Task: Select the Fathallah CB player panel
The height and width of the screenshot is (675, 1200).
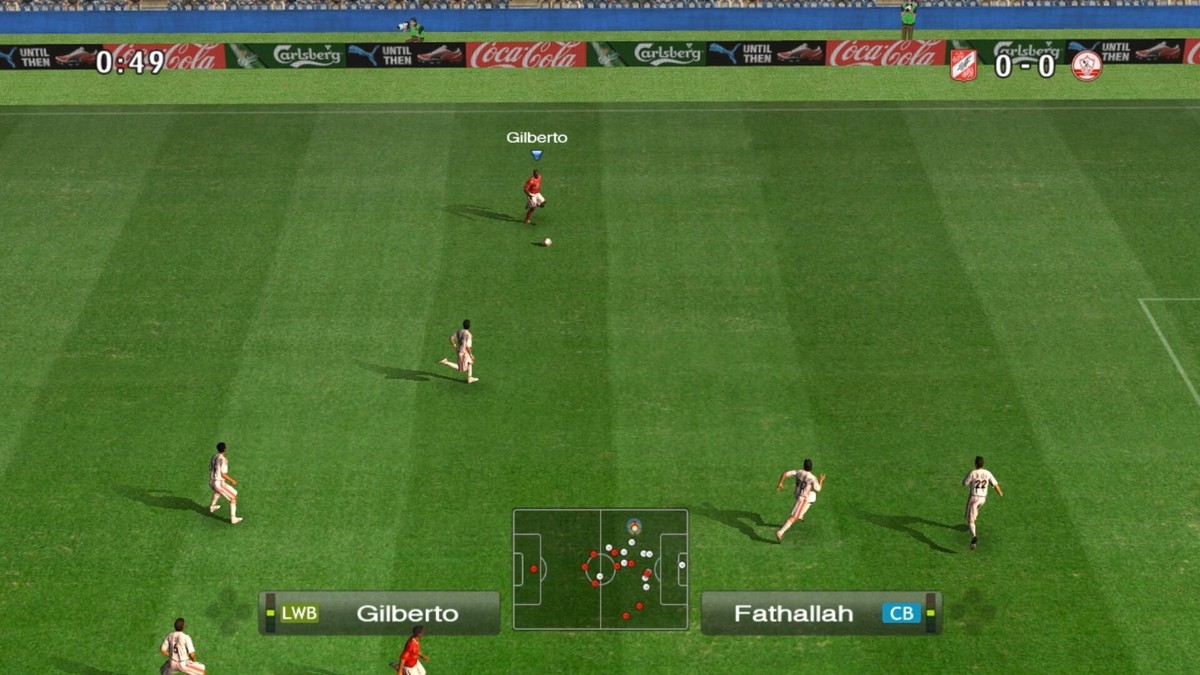Action: tap(820, 613)
